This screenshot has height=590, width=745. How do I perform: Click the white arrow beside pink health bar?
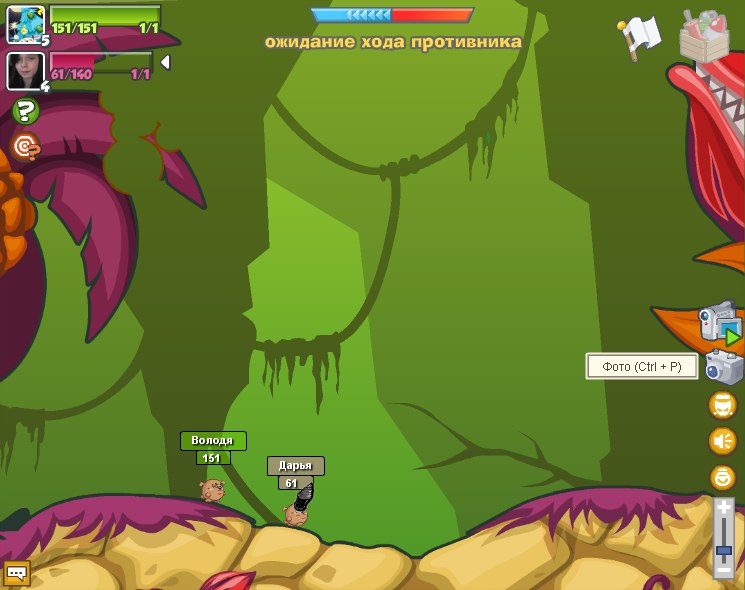165,62
